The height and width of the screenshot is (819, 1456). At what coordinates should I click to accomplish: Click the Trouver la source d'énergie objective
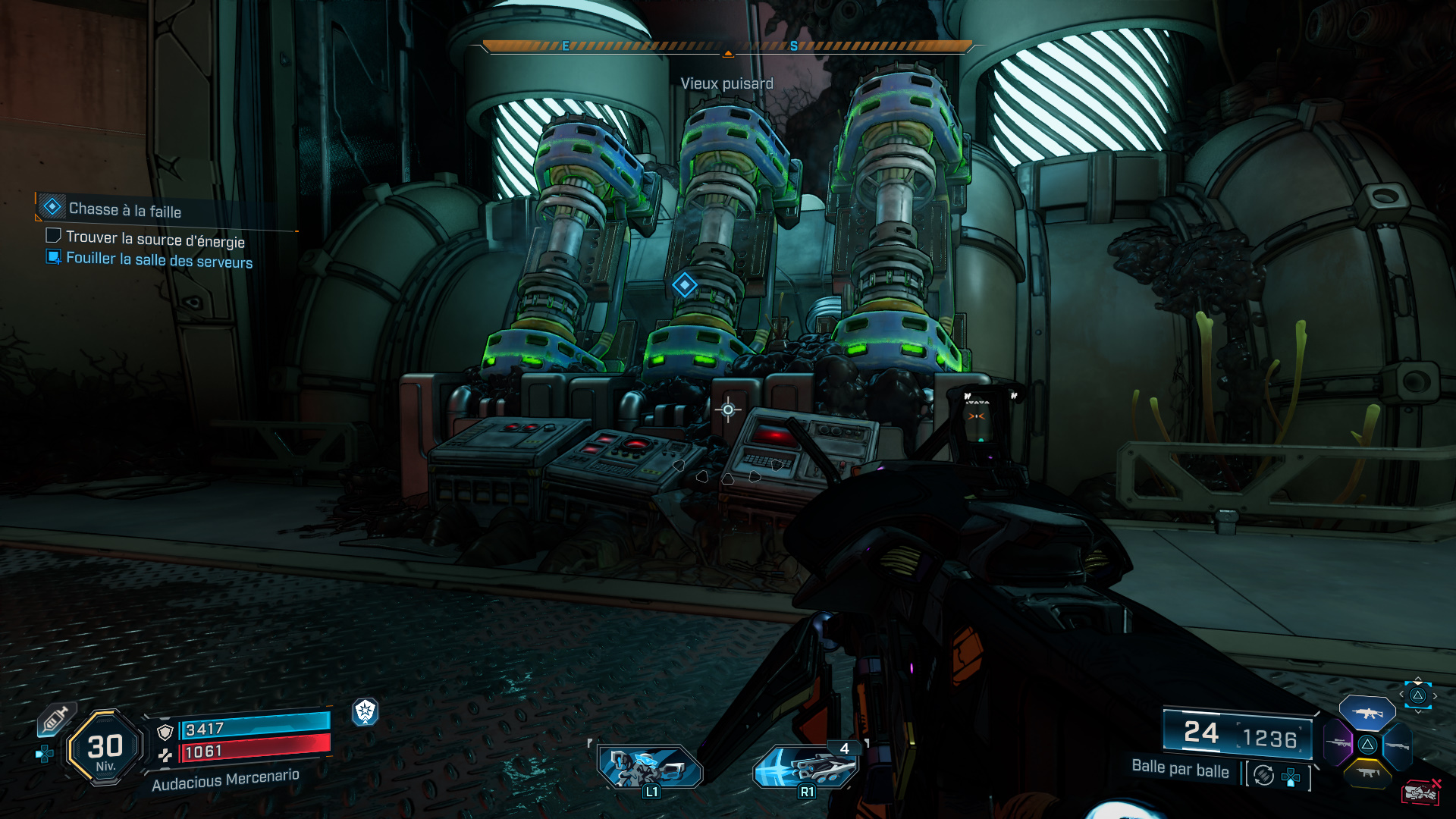click(155, 239)
